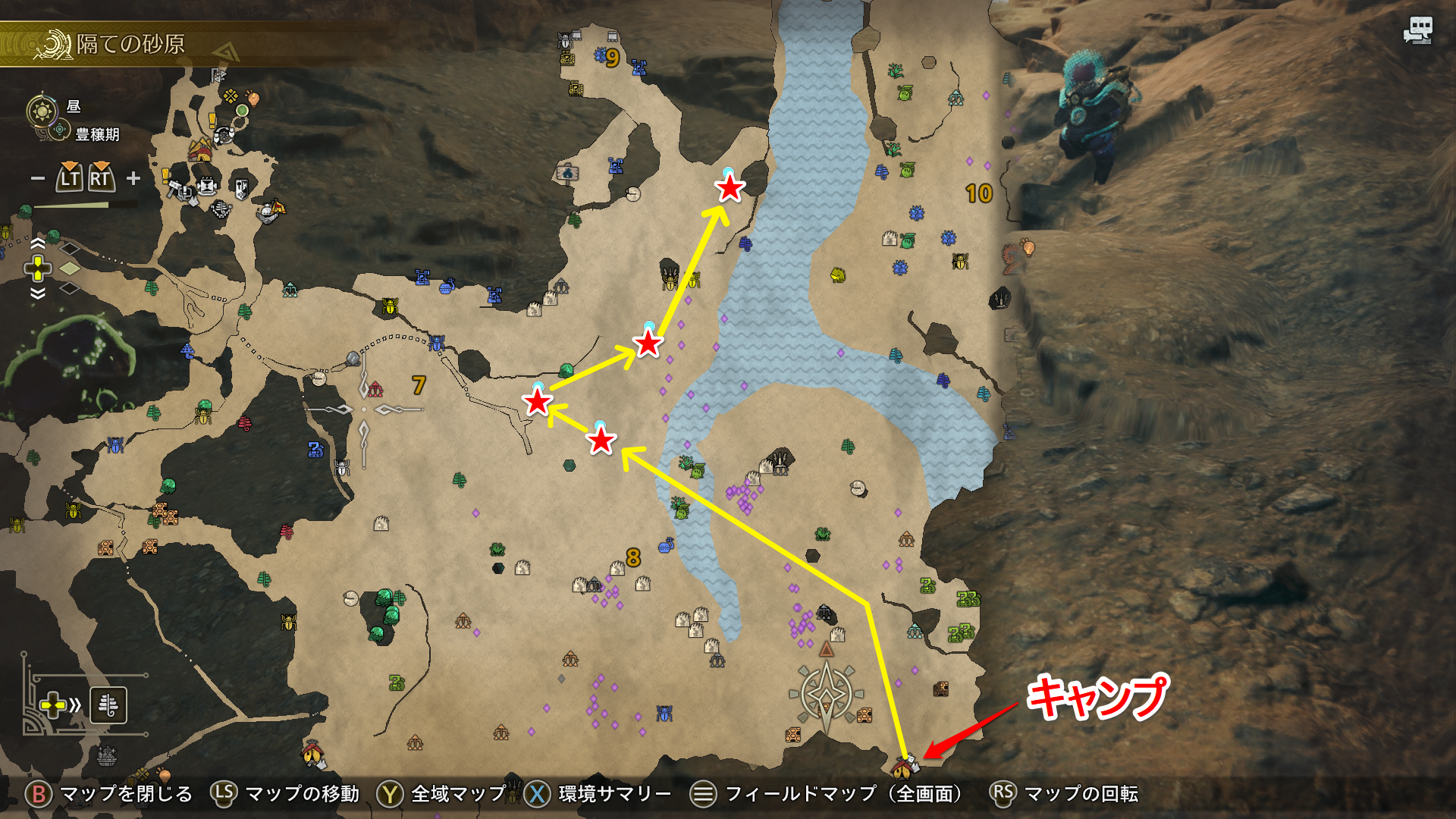Move map up one layer with double chevron
This screenshot has width=1456, height=819.
[x=37, y=243]
